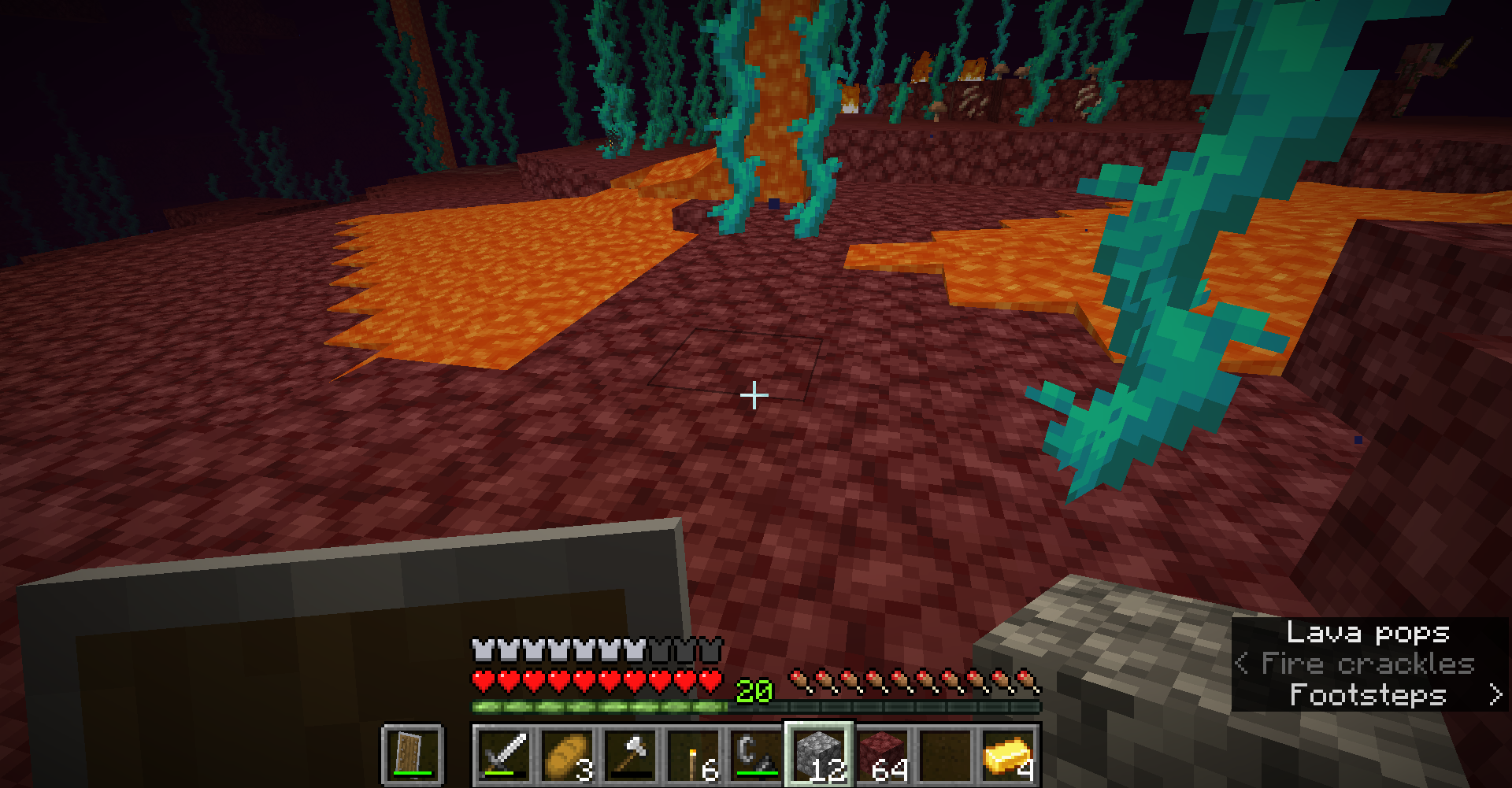Select the iron axe hotbar slot
This screenshot has height=788, width=1512.
pos(630,755)
